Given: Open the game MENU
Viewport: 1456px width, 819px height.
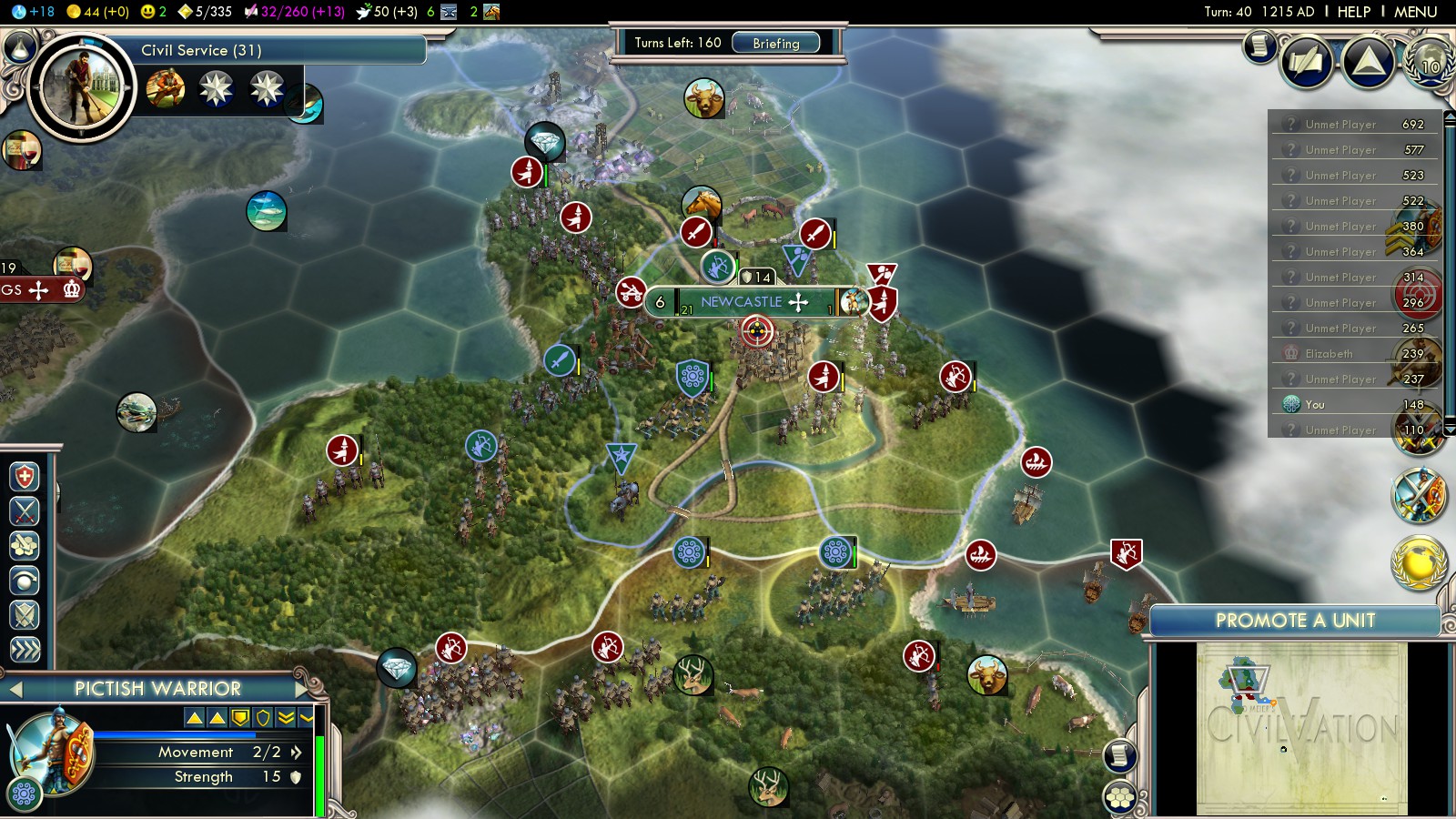Looking at the screenshot, I should 1415,12.
